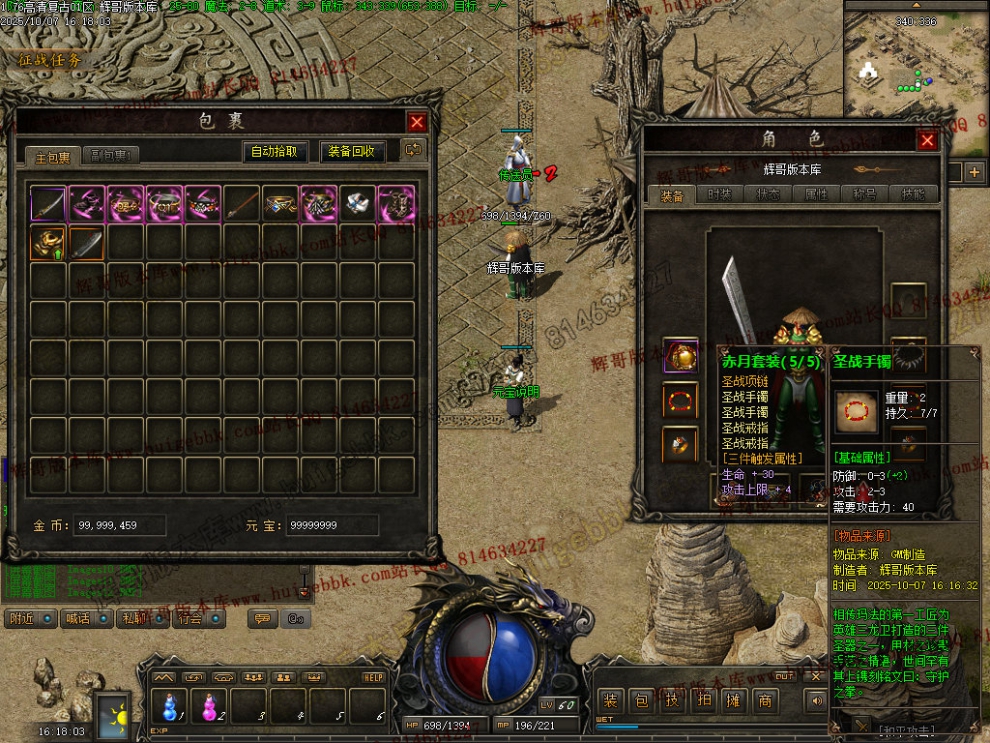
Task: Use the pink potion in hotbar slot 2
Action: tap(210, 706)
